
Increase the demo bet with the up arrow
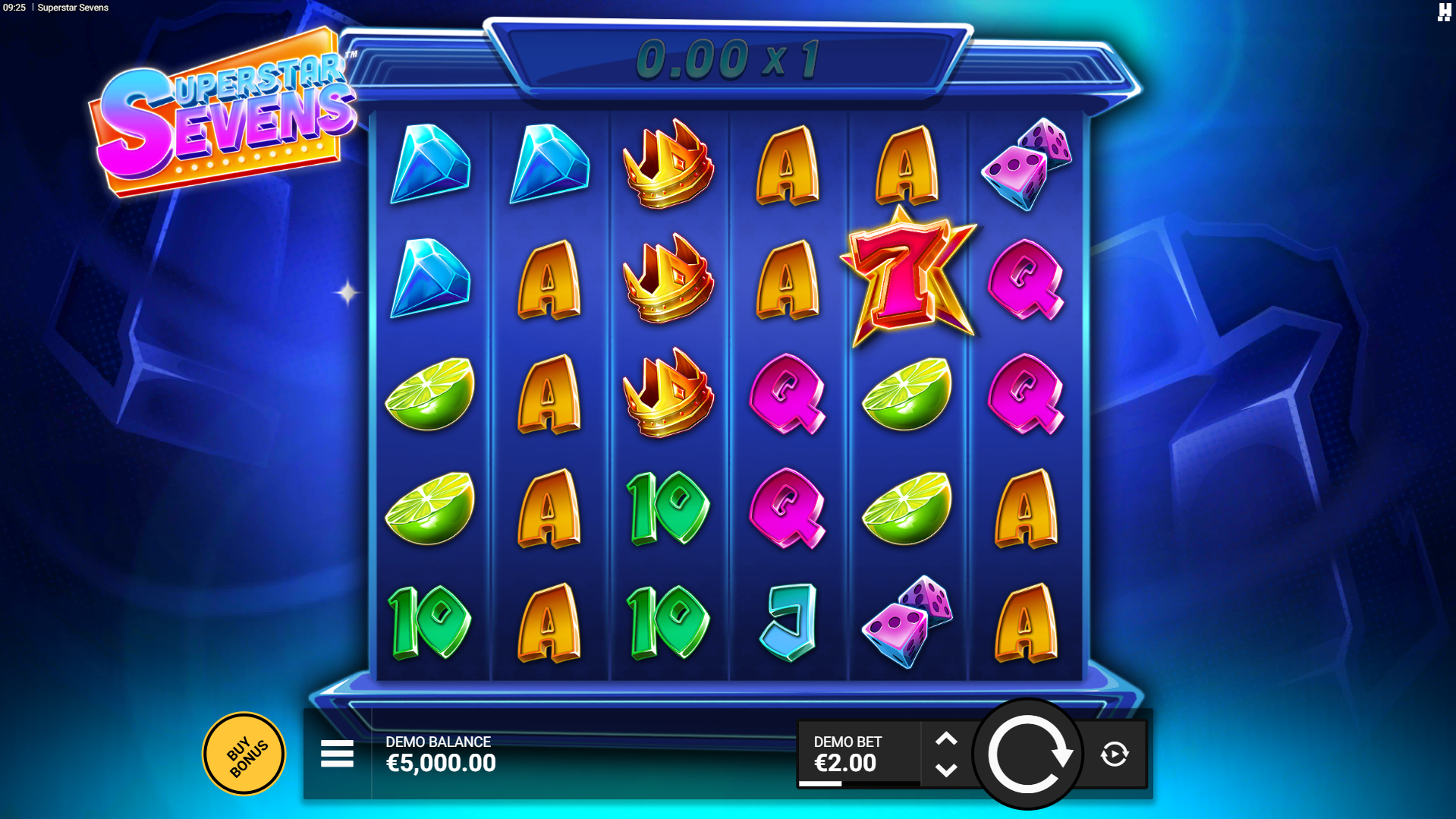[945, 739]
